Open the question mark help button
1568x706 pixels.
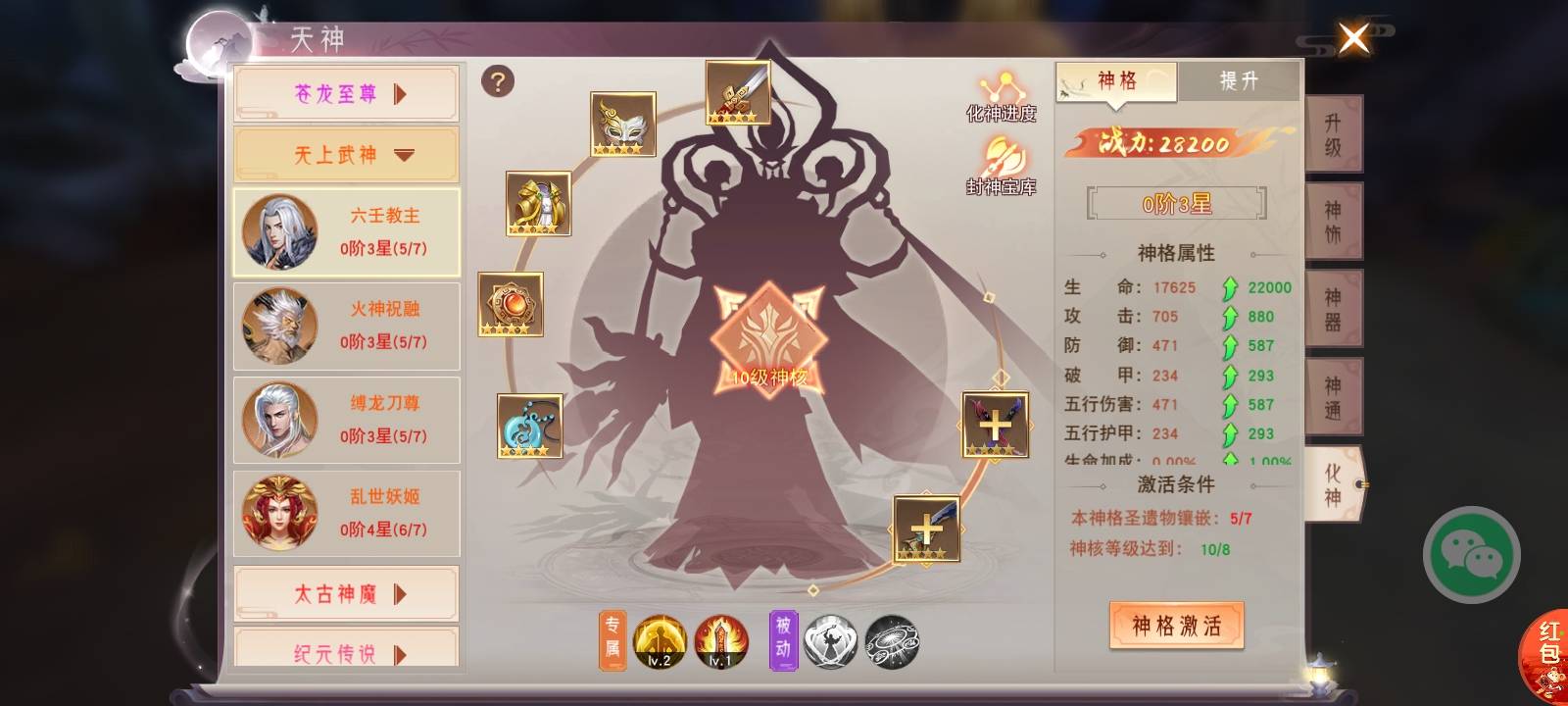[x=498, y=81]
